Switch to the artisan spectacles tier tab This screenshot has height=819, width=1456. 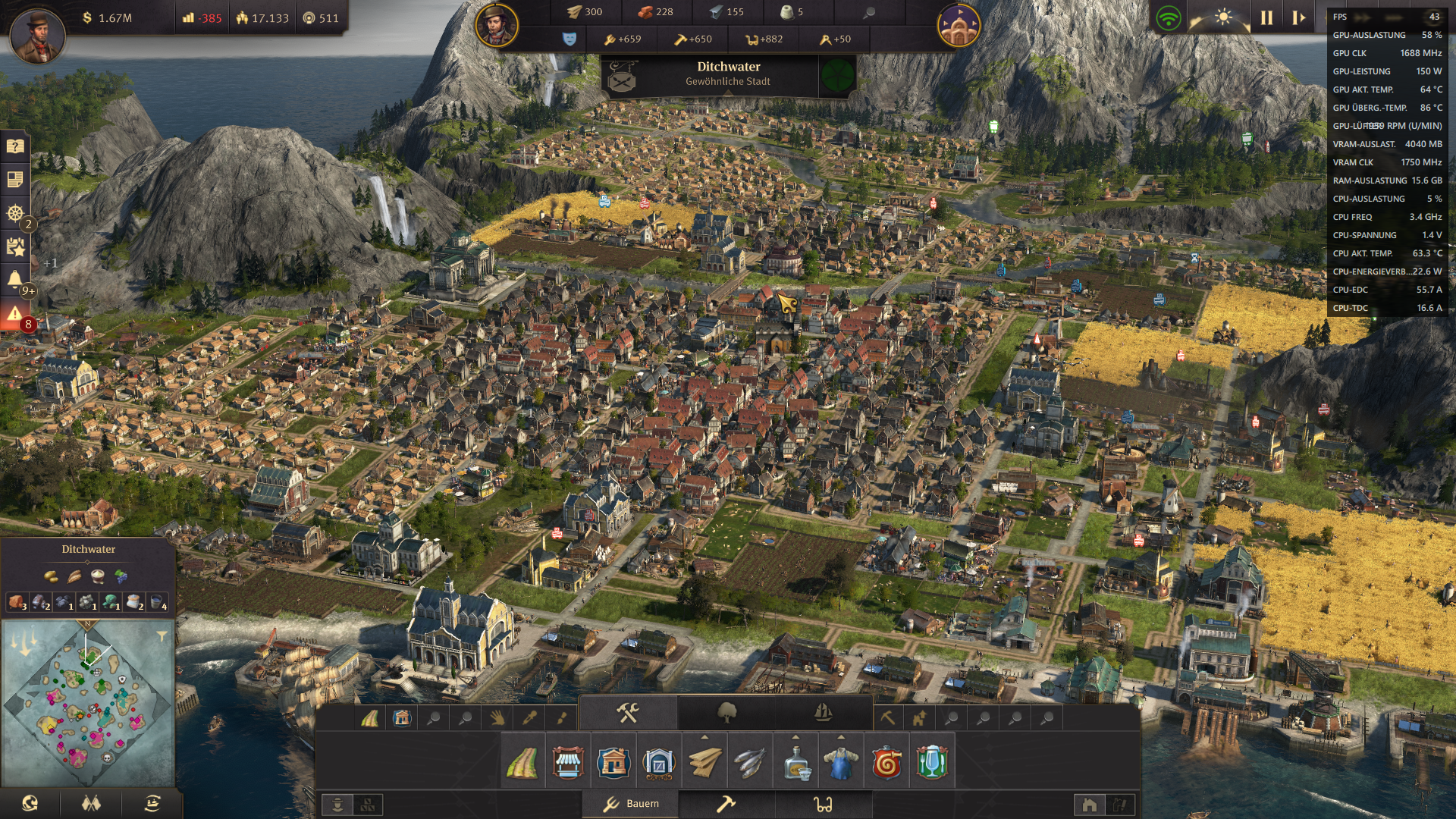click(x=823, y=804)
